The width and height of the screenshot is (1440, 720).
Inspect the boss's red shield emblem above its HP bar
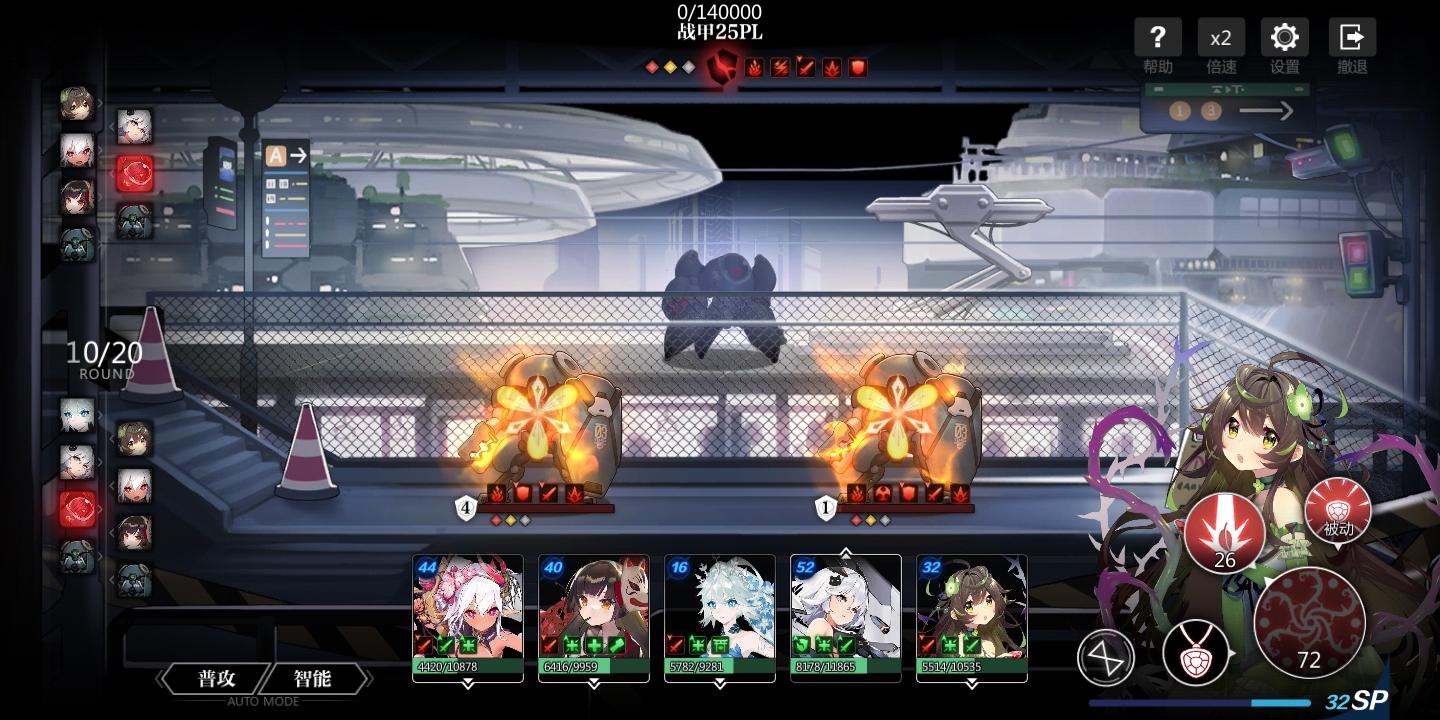point(722,70)
